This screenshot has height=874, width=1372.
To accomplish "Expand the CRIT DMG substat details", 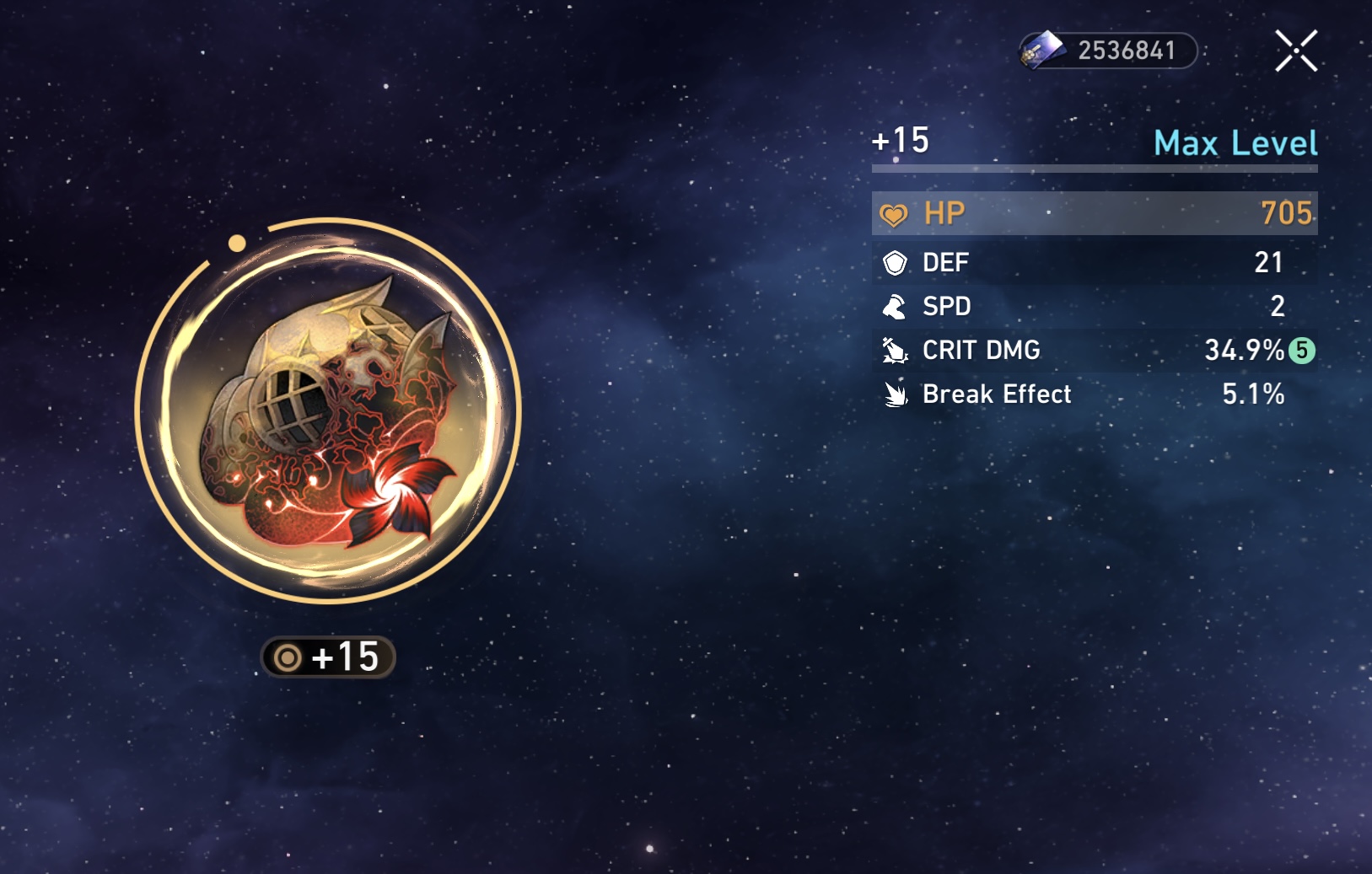I will (x=1093, y=351).
